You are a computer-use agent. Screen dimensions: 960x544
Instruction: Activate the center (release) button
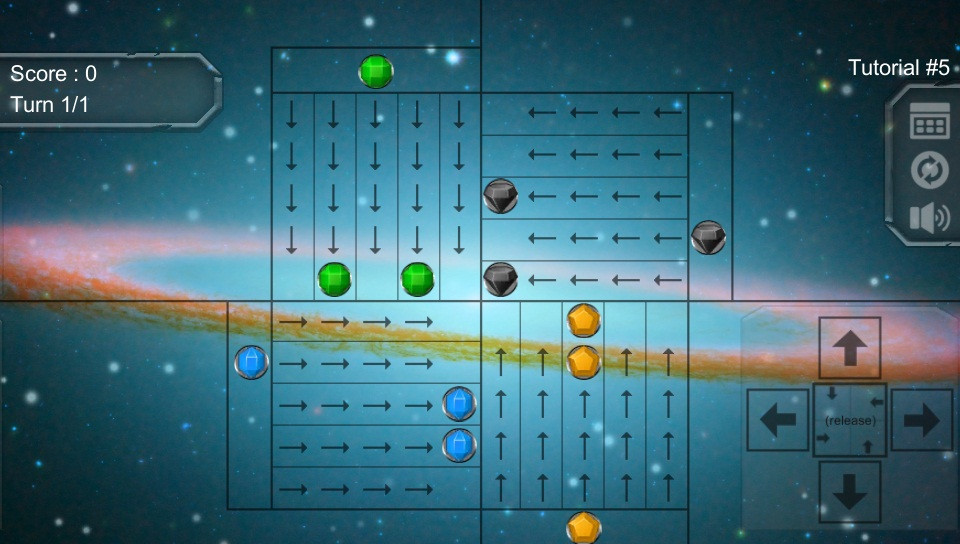(x=850, y=420)
